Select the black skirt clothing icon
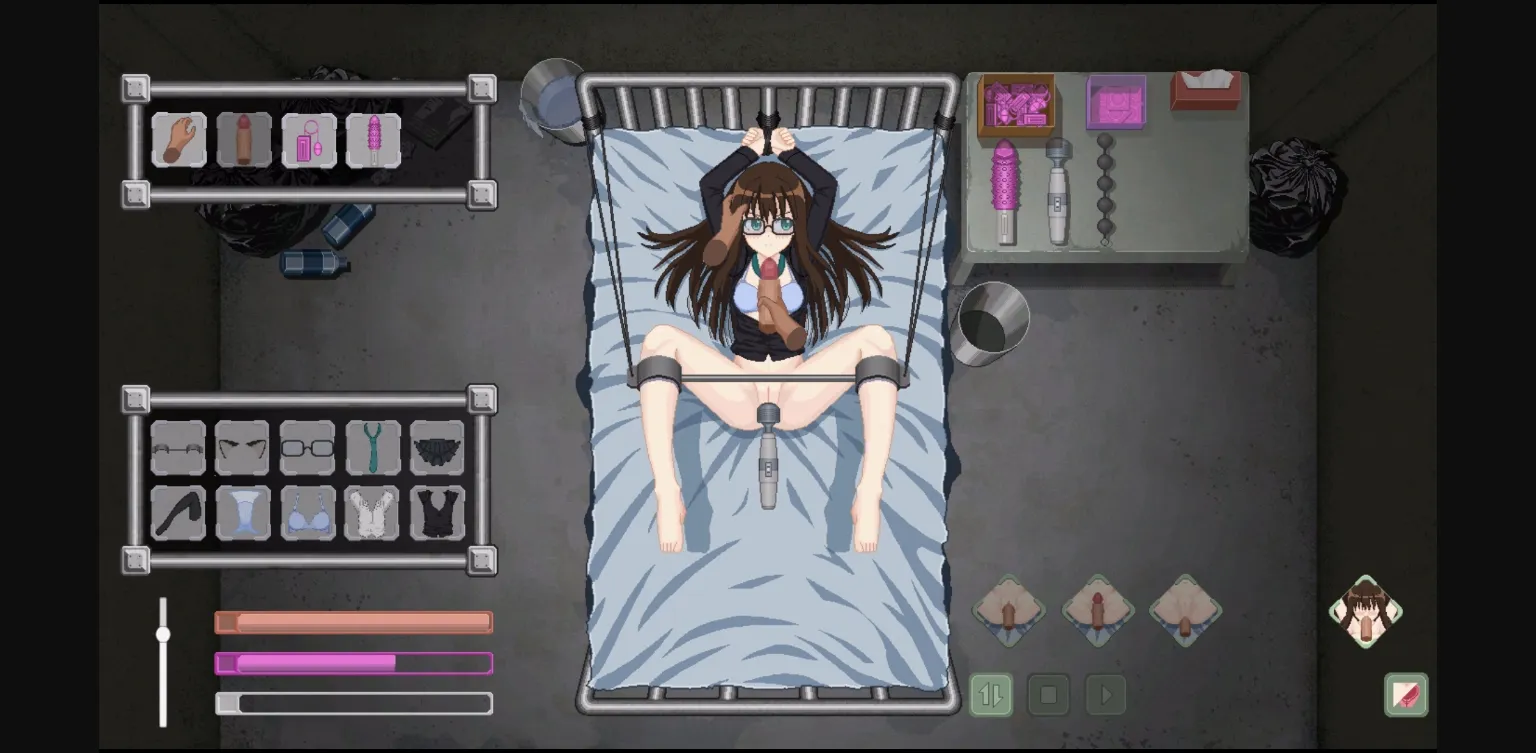Screen dimensions: 1536x753 tap(438, 448)
